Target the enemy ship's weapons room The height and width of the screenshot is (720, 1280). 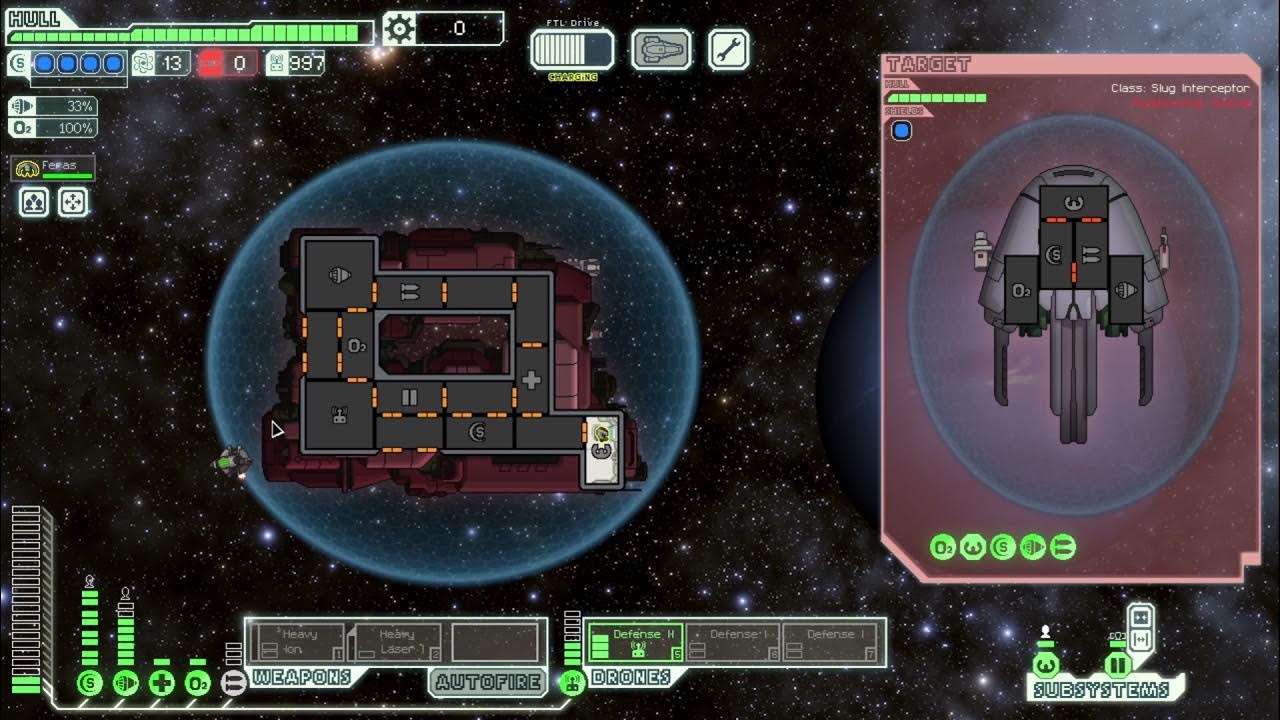(1090, 256)
